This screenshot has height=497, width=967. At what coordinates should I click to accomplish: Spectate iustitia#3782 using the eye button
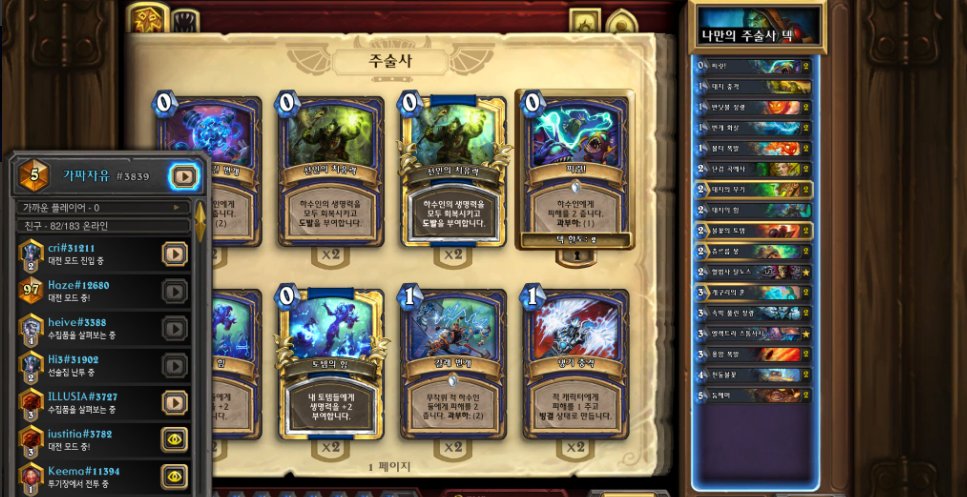[x=175, y=439]
